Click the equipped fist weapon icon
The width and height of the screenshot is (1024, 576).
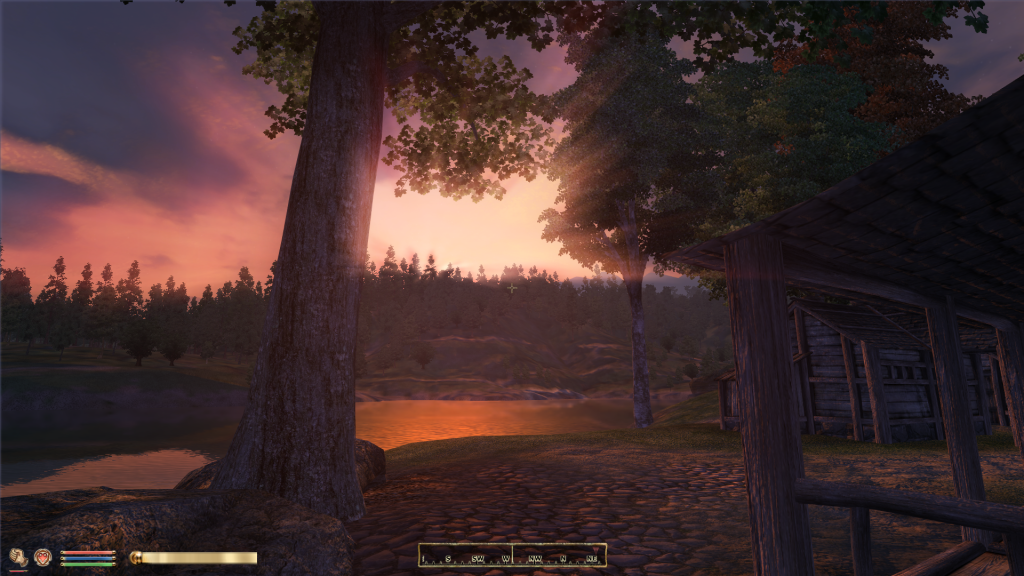click(x=18, y=557)
